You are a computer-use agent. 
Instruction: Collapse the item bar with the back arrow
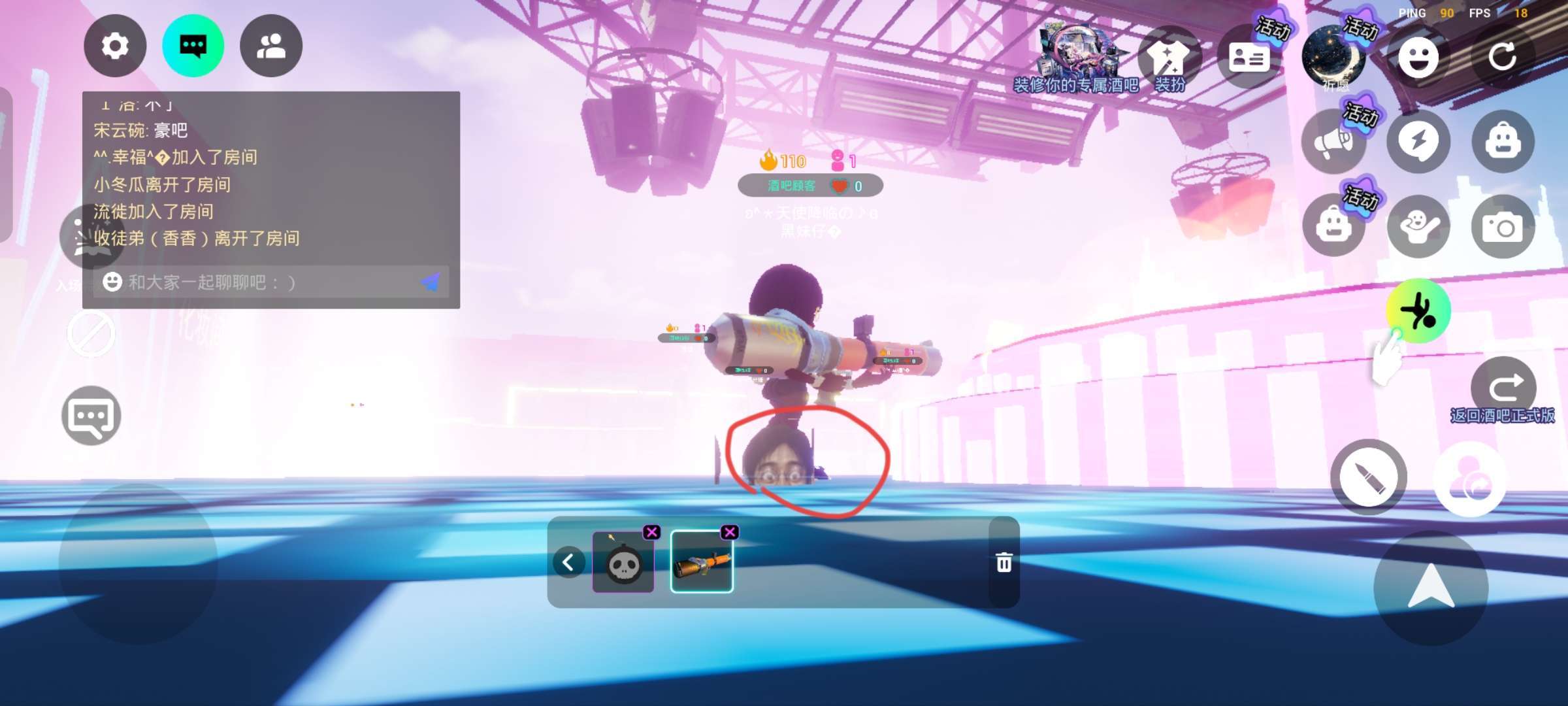pos(568,562)
